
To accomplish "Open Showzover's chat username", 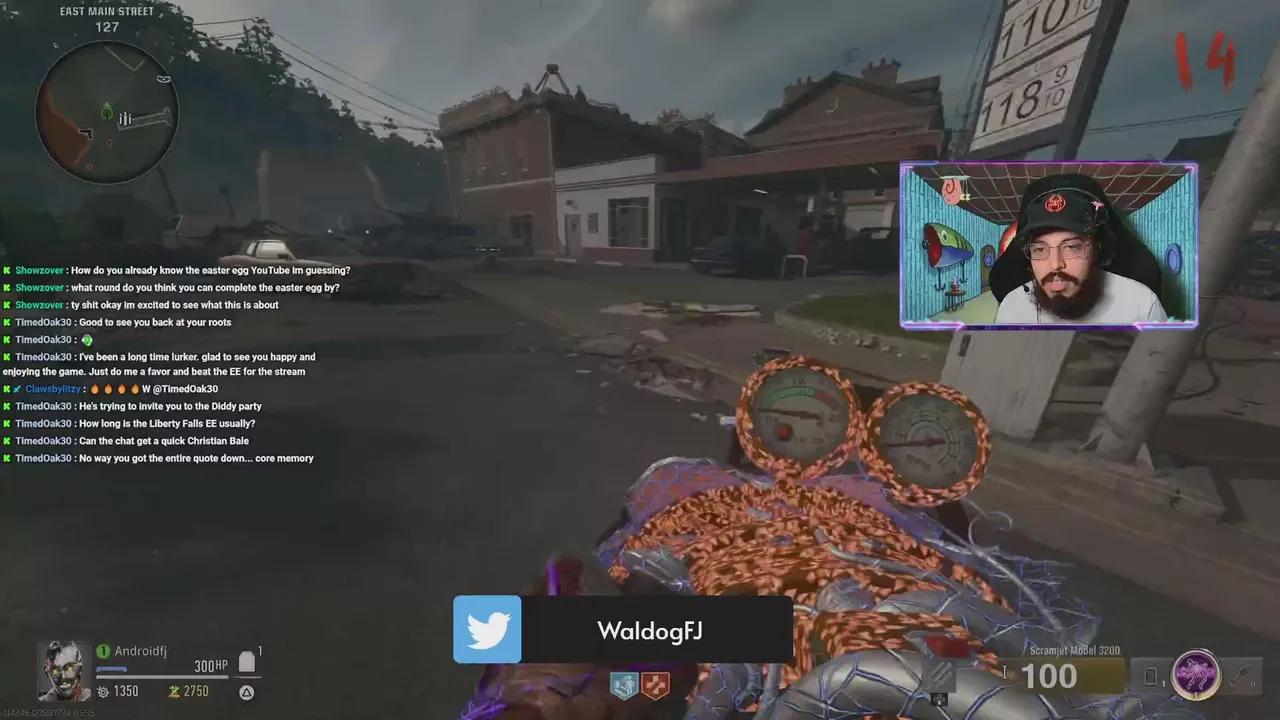I will 38,270.
